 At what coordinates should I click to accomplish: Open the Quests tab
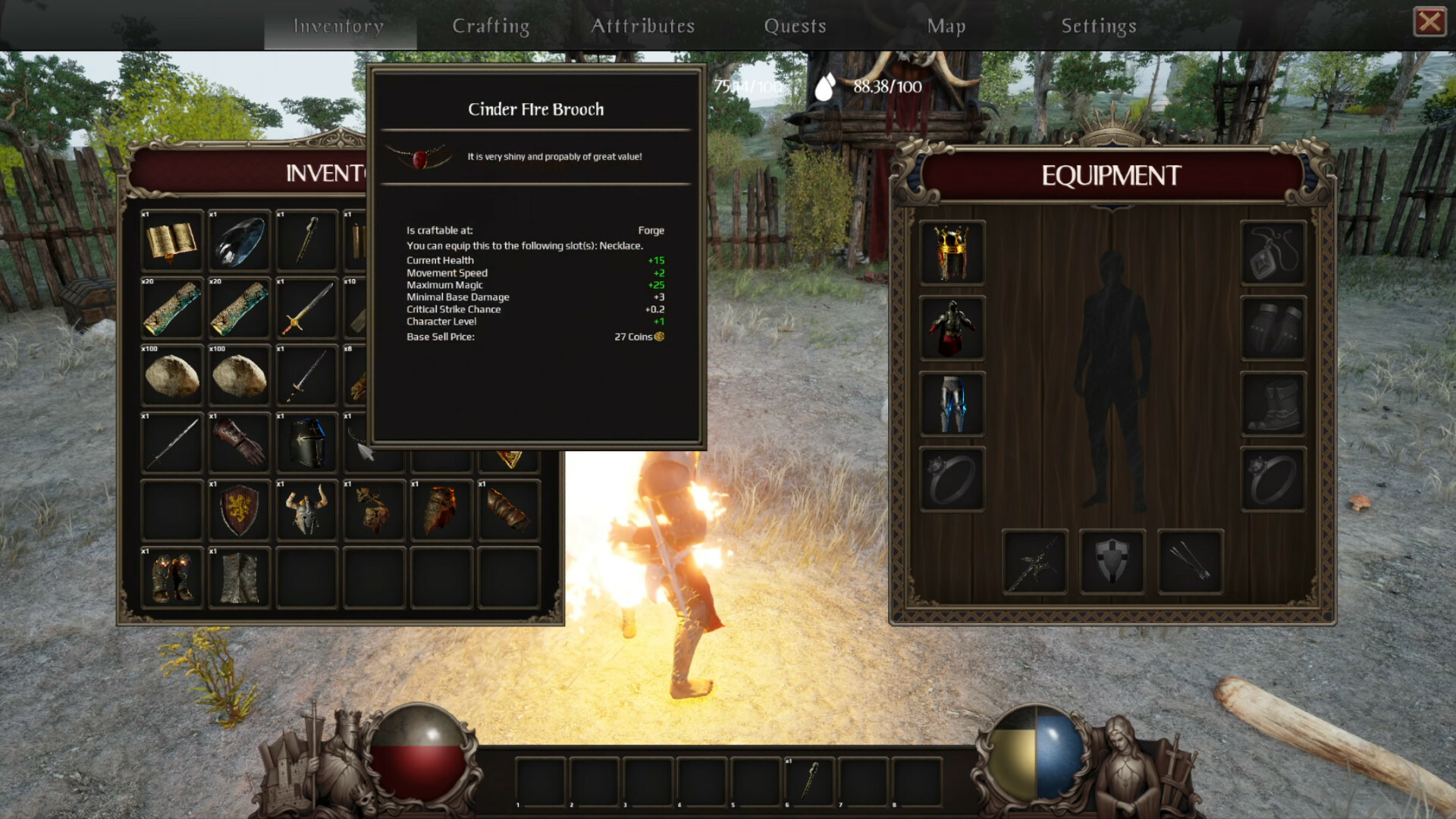point(795,25)
